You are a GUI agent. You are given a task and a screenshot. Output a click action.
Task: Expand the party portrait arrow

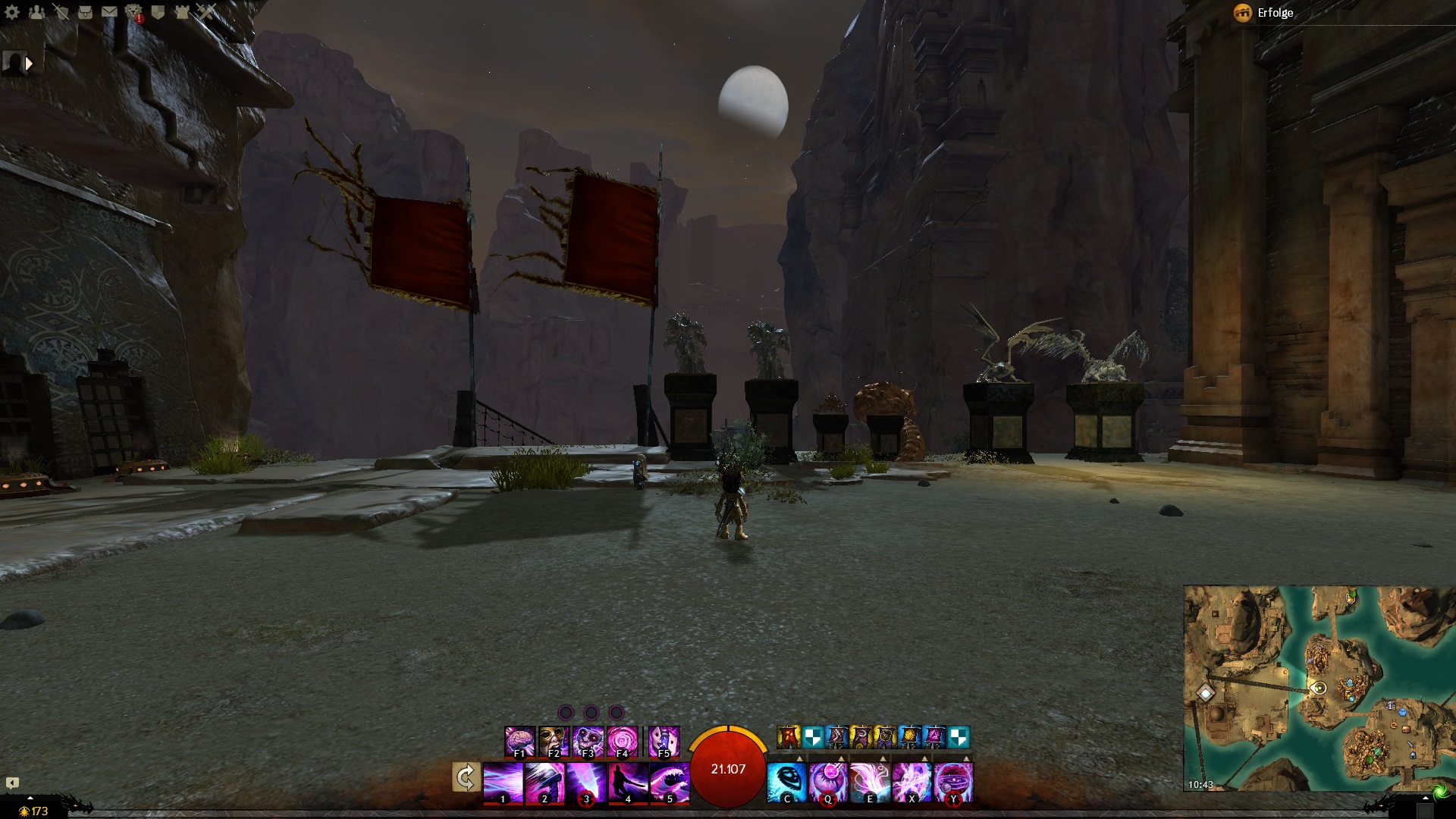(29, 64)
